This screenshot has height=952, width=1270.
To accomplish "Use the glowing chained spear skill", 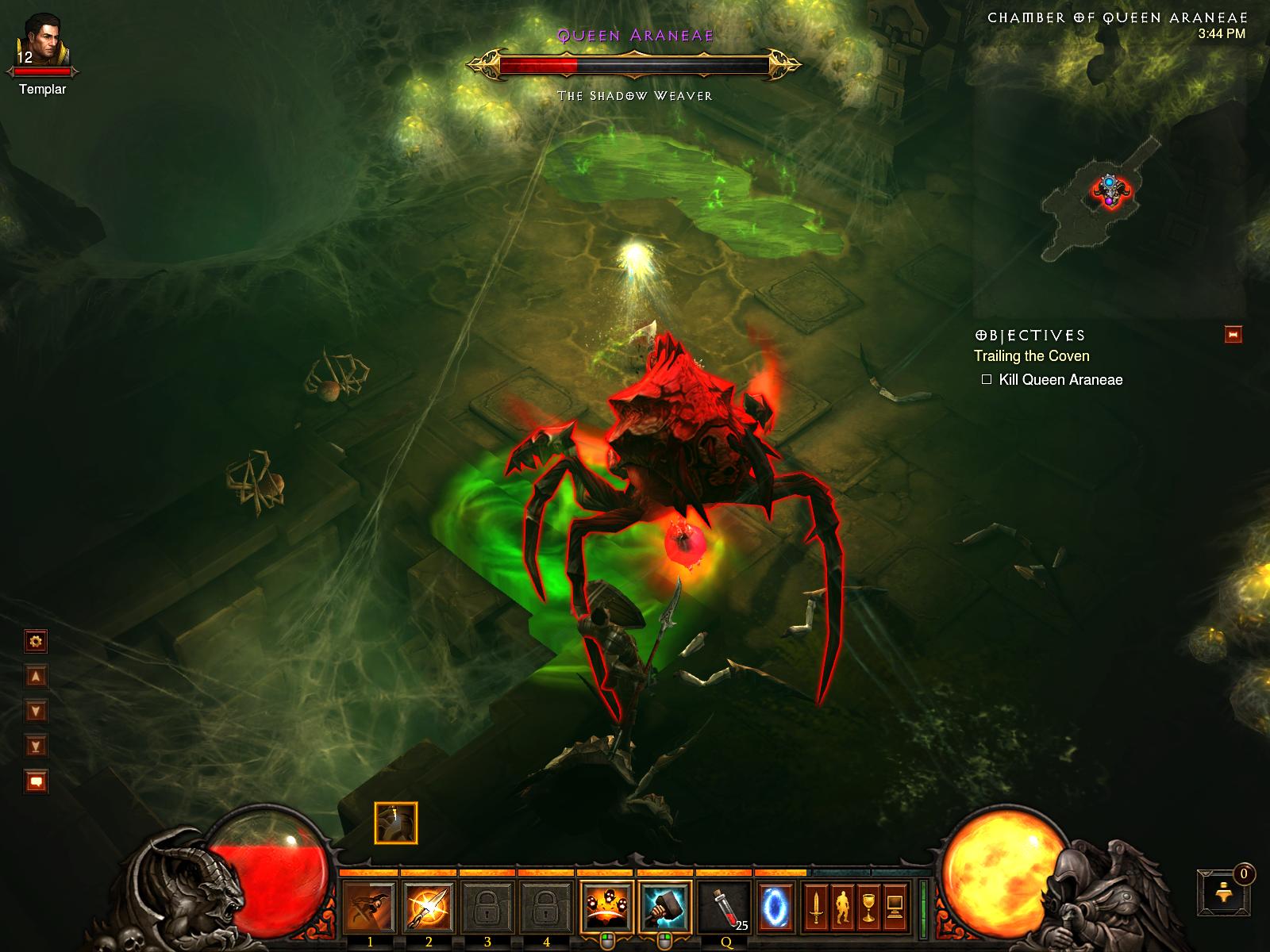I will [429, 905].
